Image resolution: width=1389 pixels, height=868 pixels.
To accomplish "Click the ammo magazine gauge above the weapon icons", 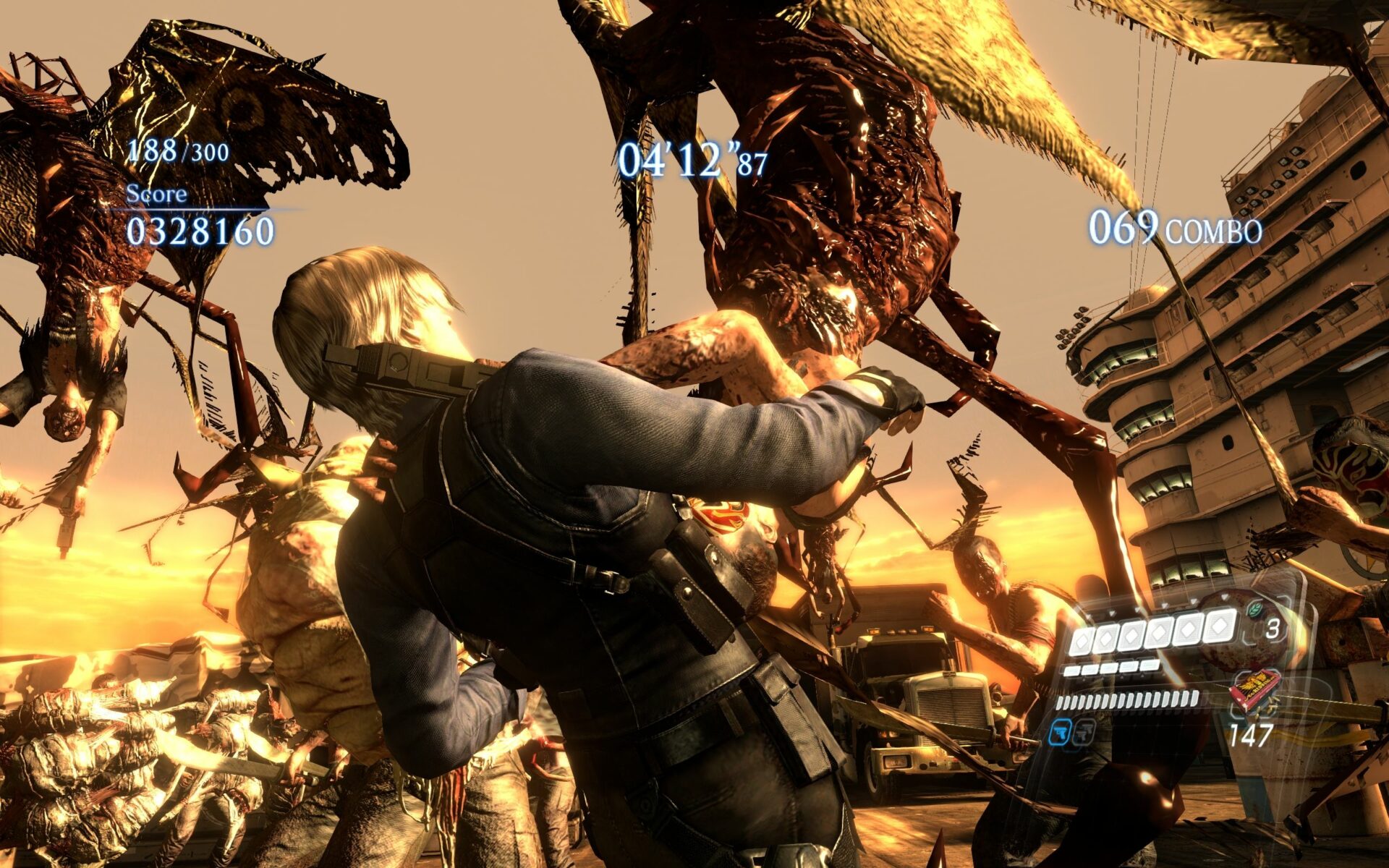I will click(1127, 701).
